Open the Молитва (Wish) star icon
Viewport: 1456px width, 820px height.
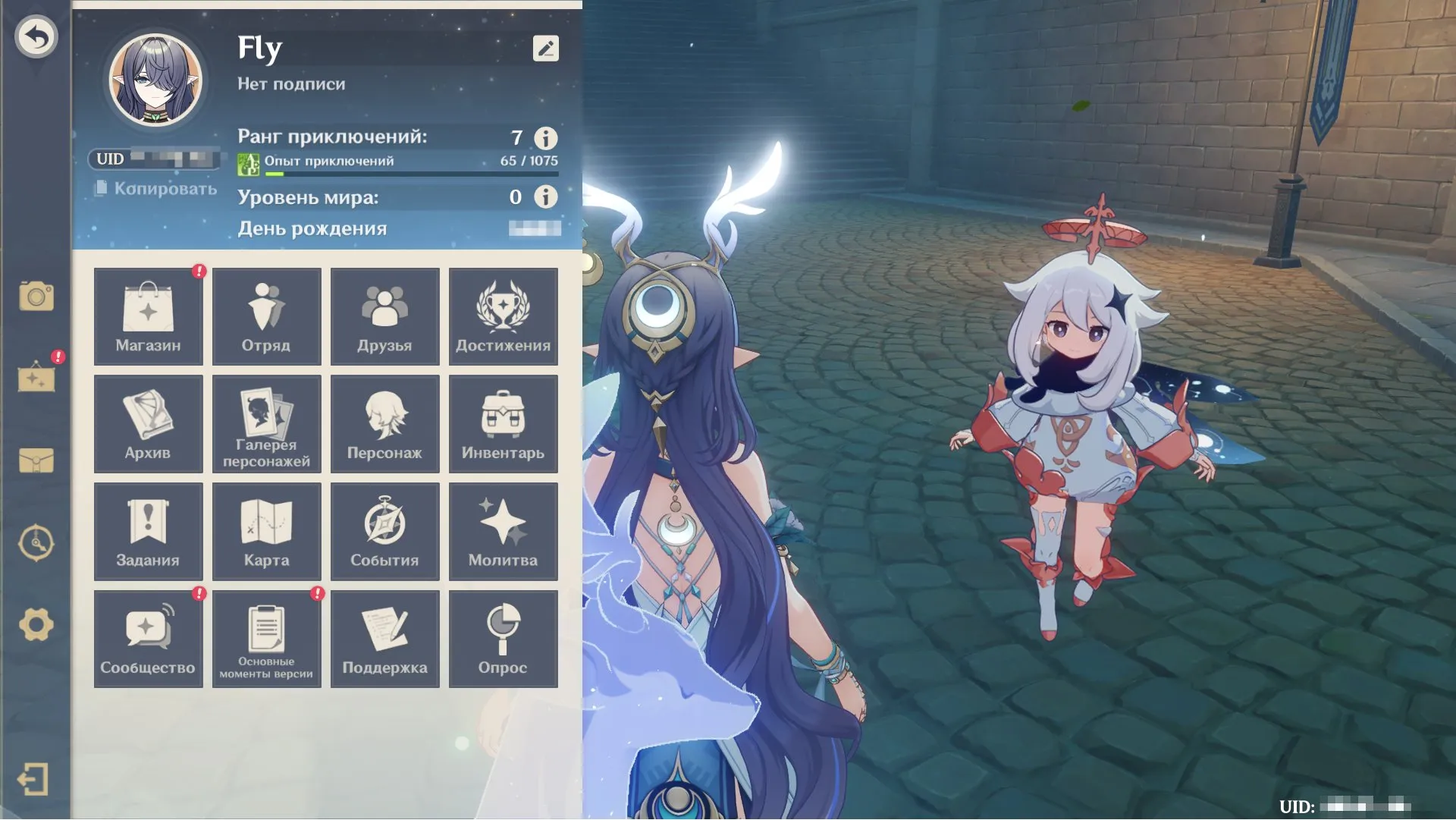tap(503, 531)
